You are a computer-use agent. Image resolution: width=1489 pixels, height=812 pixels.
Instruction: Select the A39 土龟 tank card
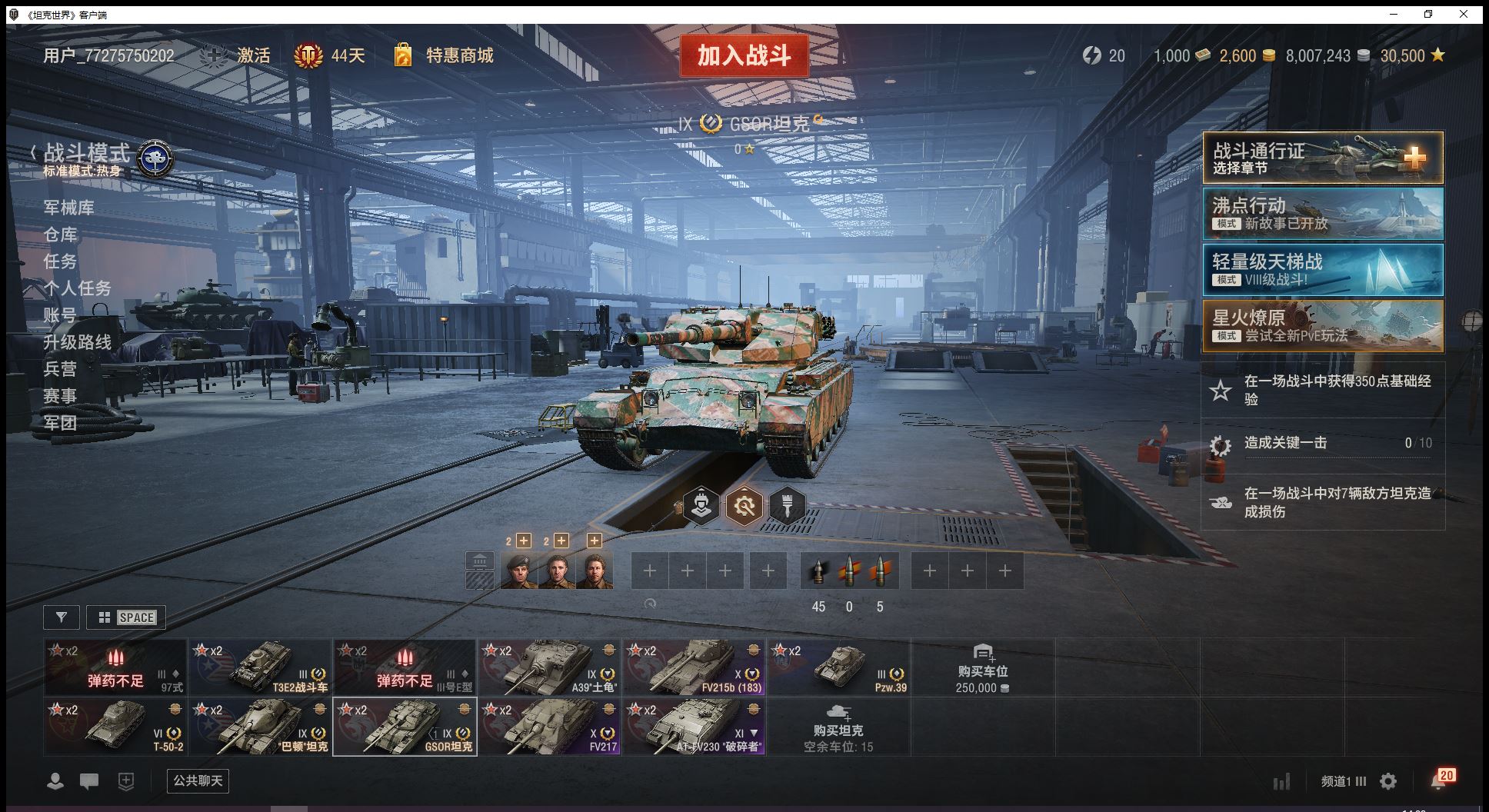[x=549, y=667]
